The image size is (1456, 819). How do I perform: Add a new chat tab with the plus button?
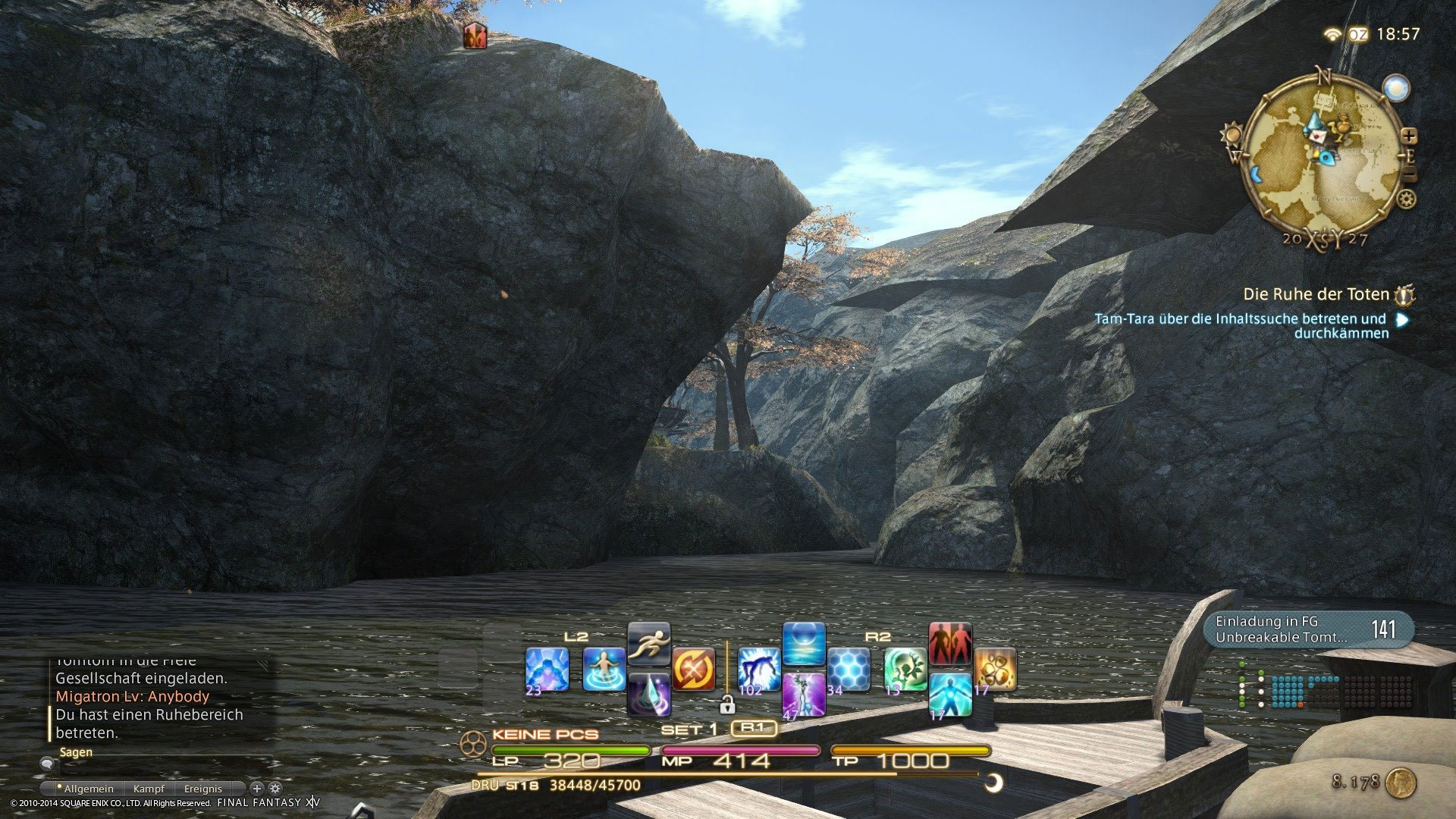coord(257,789)
